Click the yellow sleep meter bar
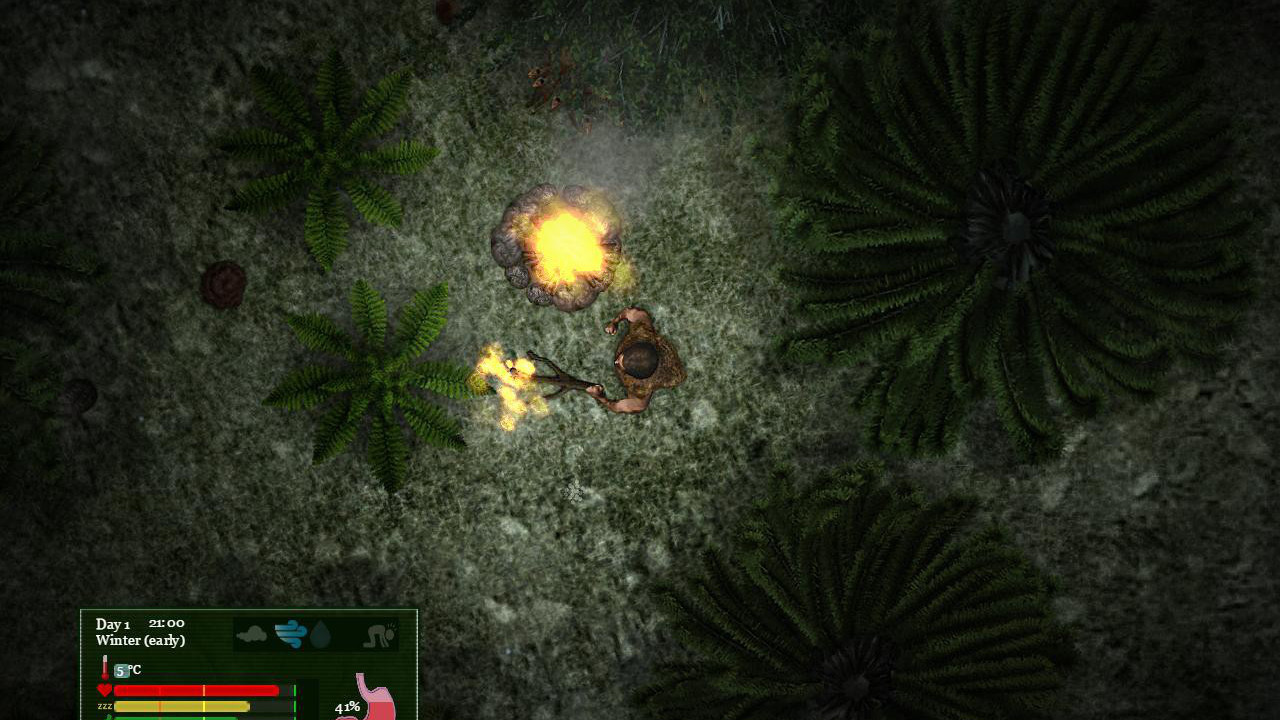 183,706
